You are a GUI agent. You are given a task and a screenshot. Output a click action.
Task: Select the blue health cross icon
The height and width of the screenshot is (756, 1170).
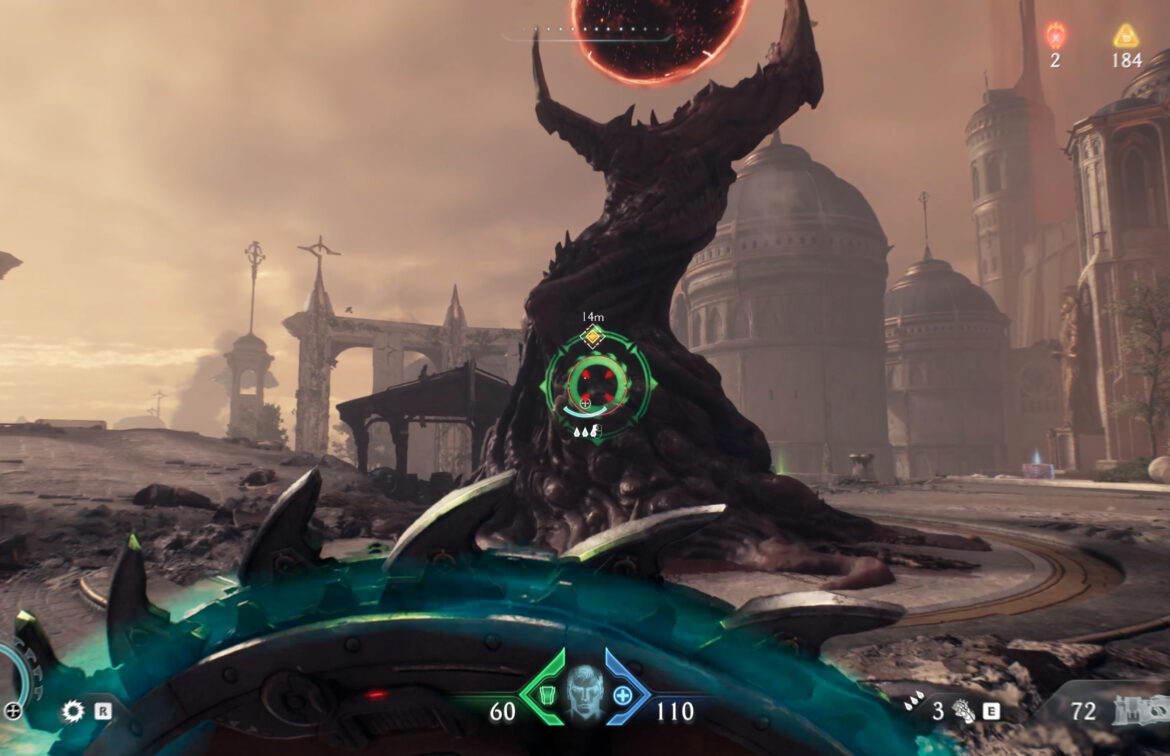622,694
